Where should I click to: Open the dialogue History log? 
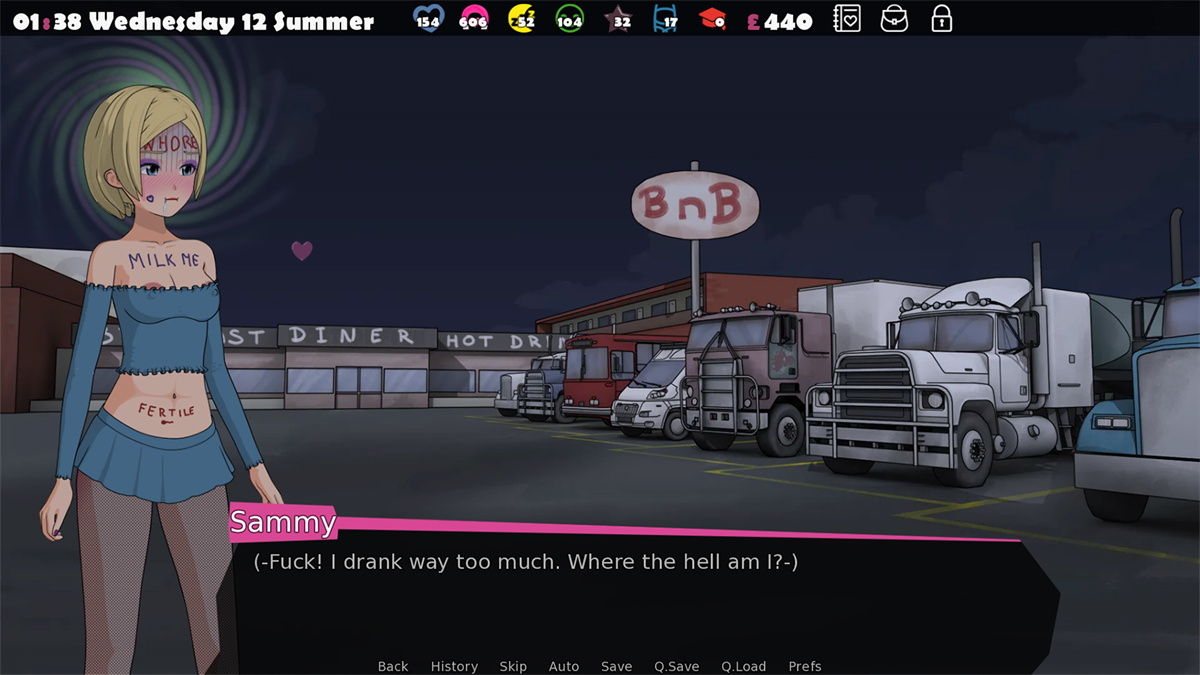pyautogui.click(x=454, y=666)
